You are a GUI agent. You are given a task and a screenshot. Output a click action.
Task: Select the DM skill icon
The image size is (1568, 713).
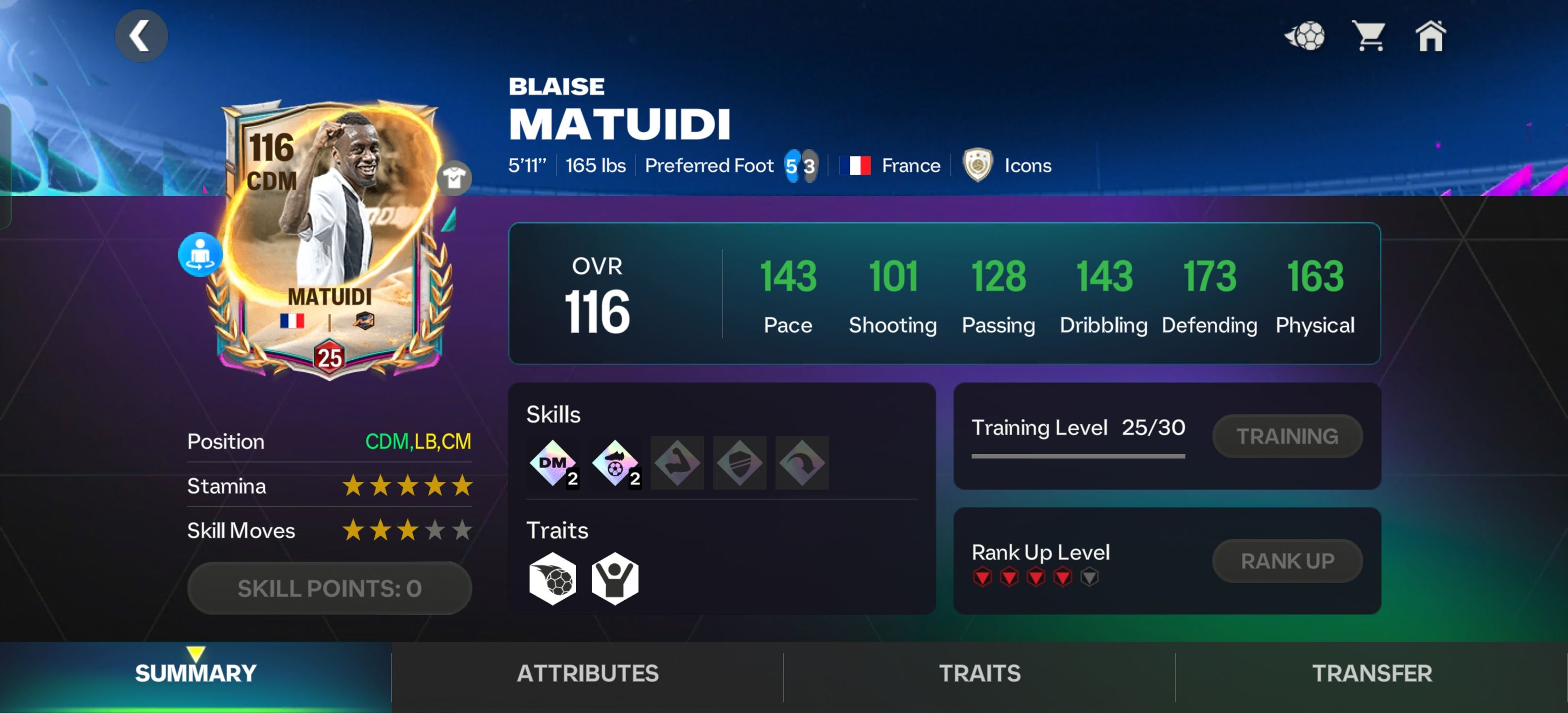point(553,463)
